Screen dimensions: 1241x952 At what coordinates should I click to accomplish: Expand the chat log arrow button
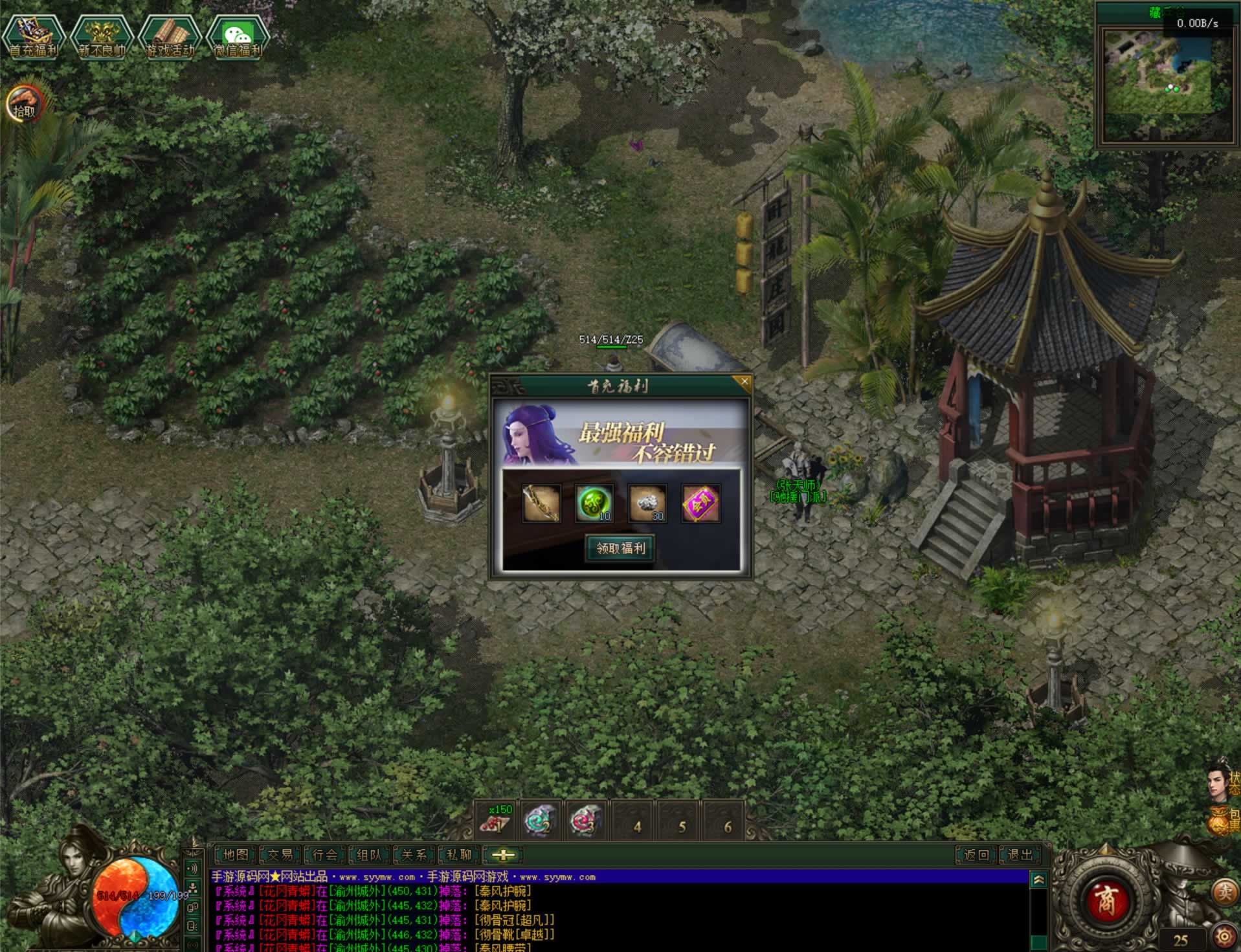(1038, 880)
